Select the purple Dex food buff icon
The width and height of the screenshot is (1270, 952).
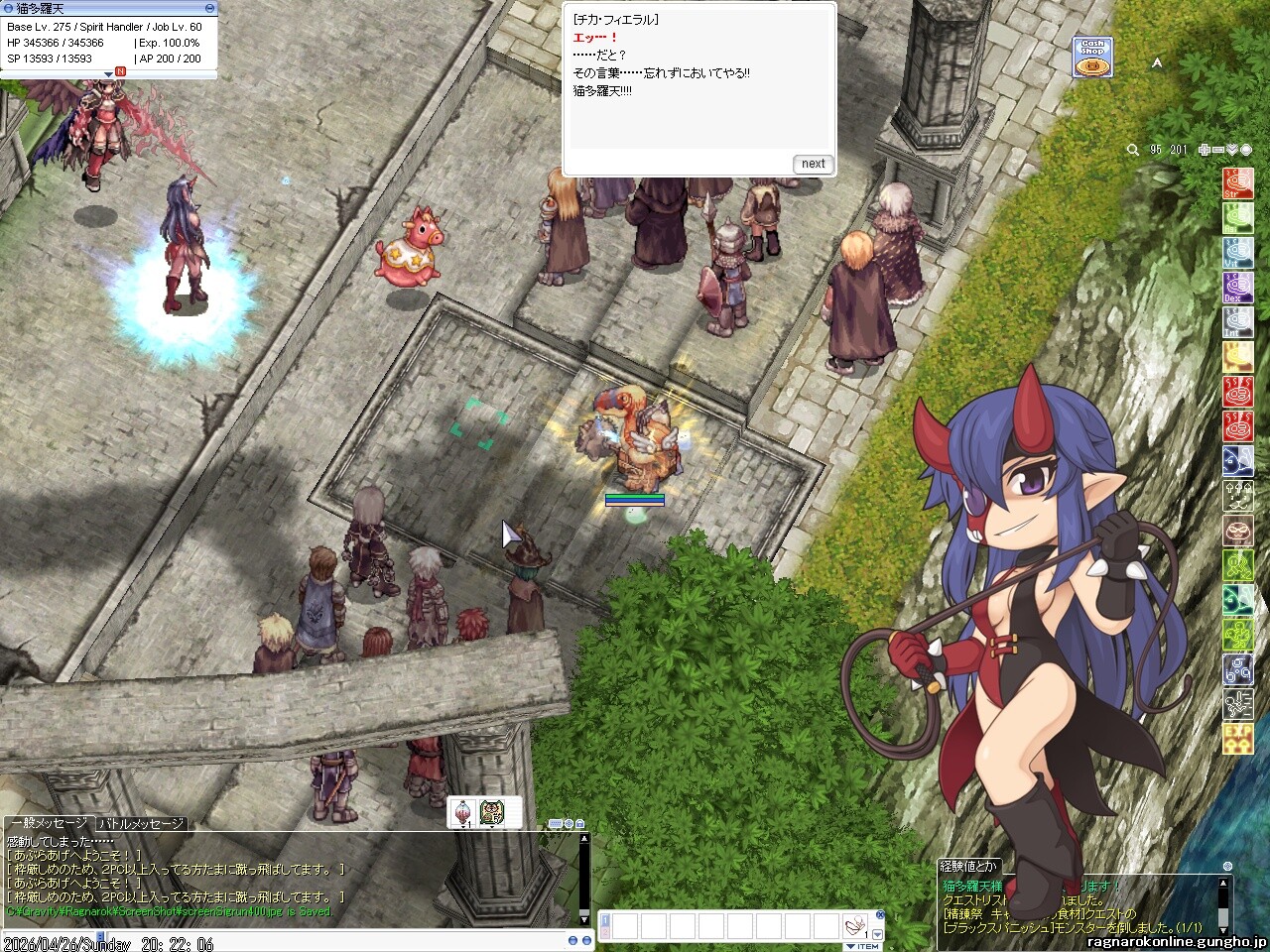(x=1237, y=288)
